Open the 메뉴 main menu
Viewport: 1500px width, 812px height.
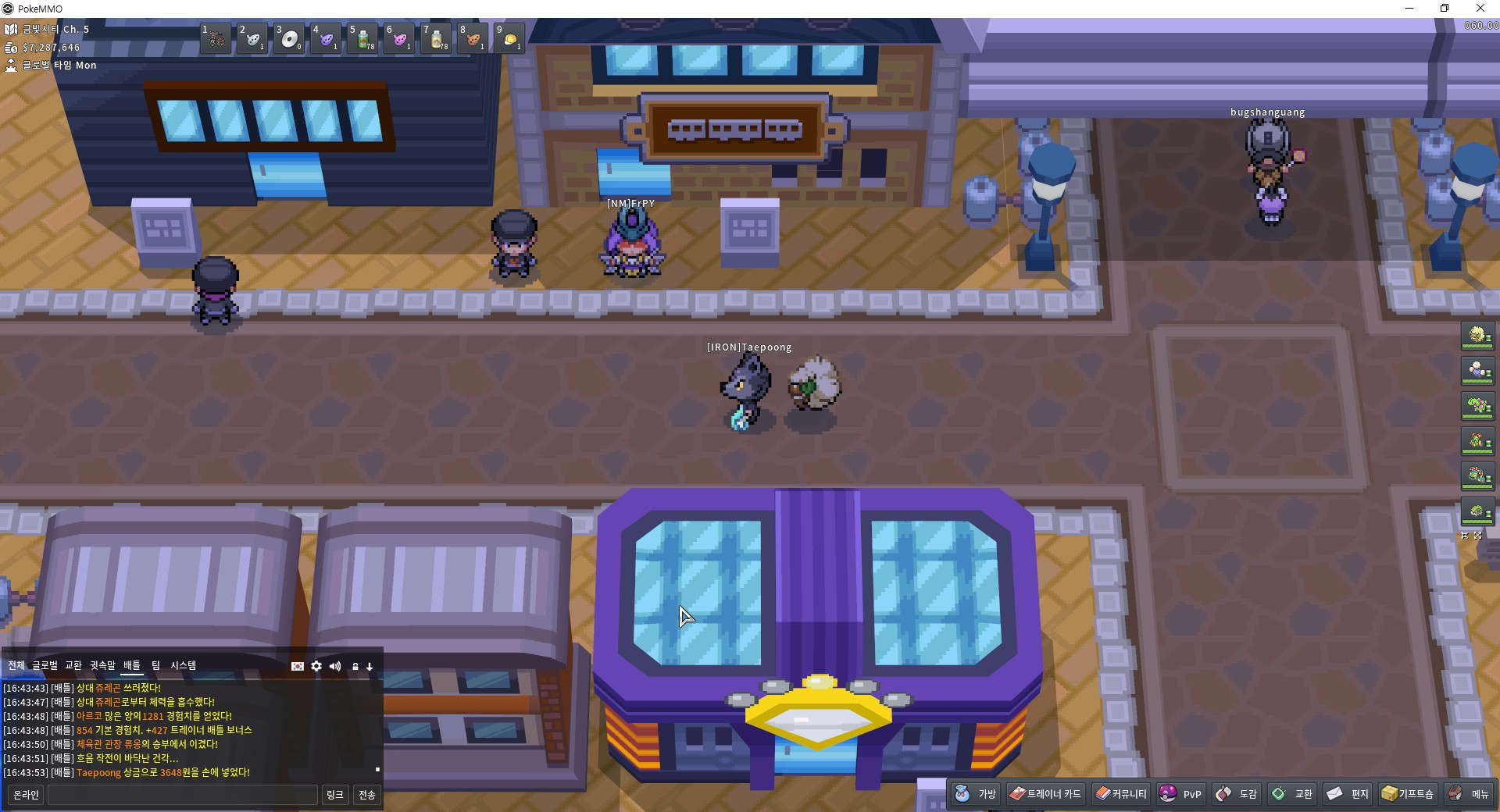pos(1470,794)
